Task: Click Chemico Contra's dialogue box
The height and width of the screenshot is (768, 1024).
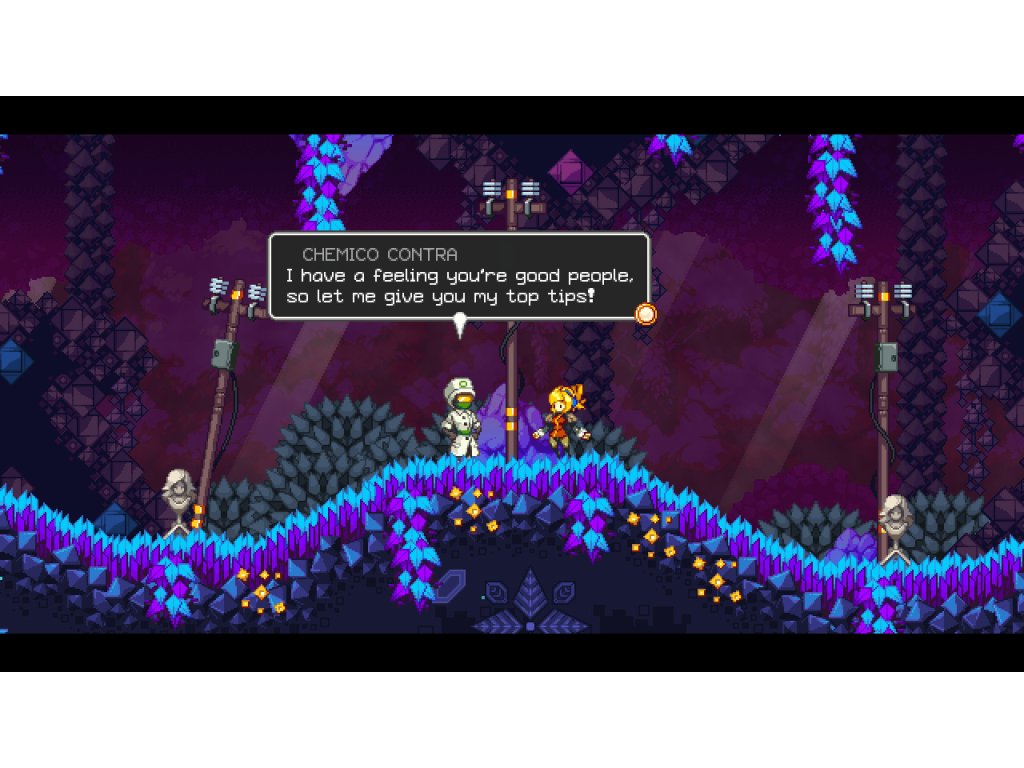Action: (x=459, y=276)
